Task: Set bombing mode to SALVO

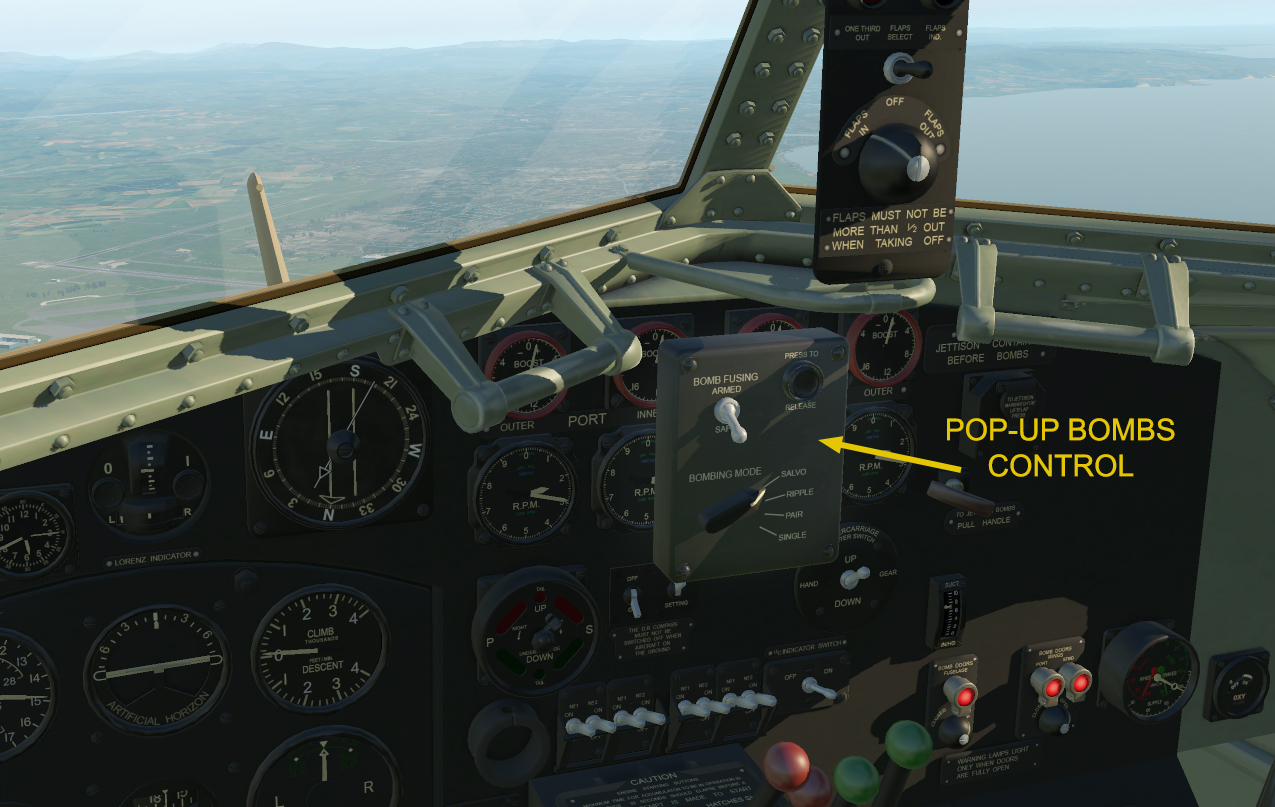Action: (x=793, y=472)
